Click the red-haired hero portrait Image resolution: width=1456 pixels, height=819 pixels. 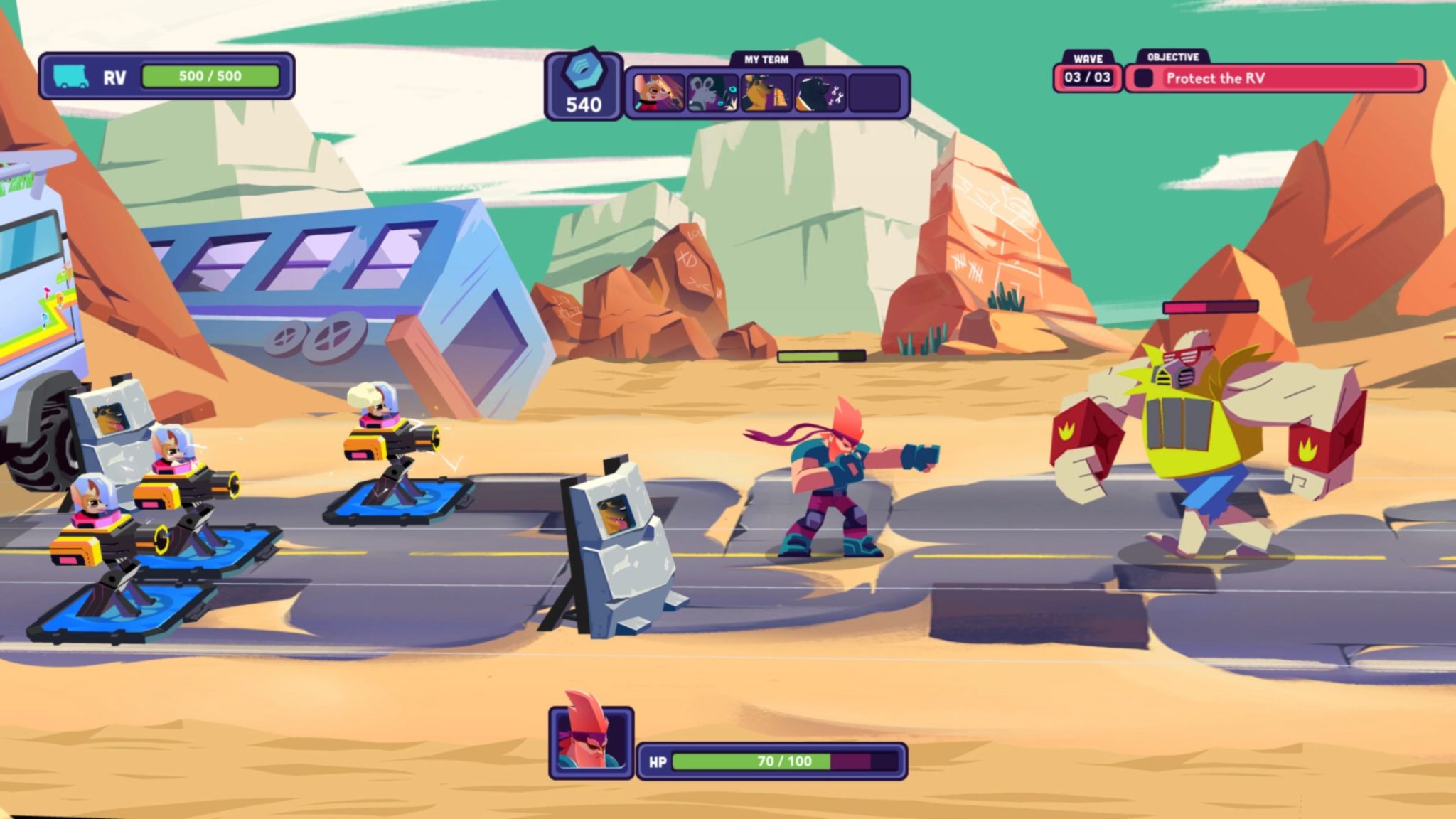[591, 742]
